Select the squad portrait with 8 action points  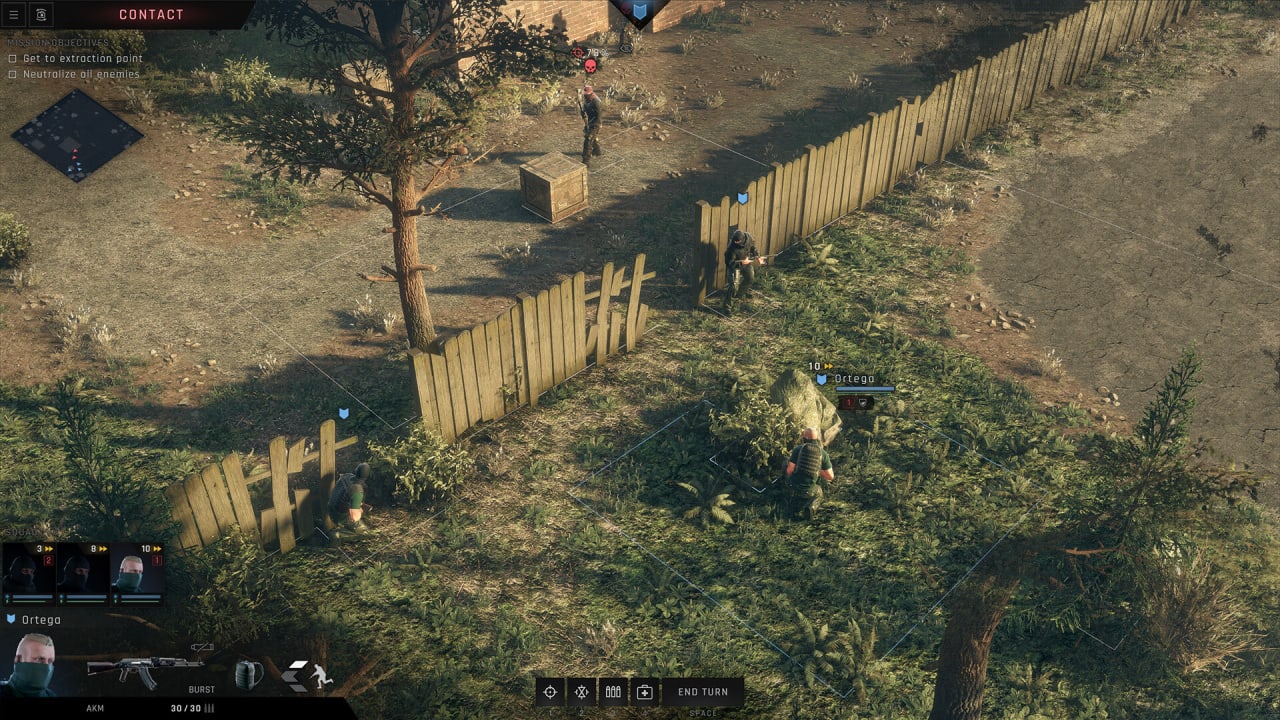(x=82, y=574)
